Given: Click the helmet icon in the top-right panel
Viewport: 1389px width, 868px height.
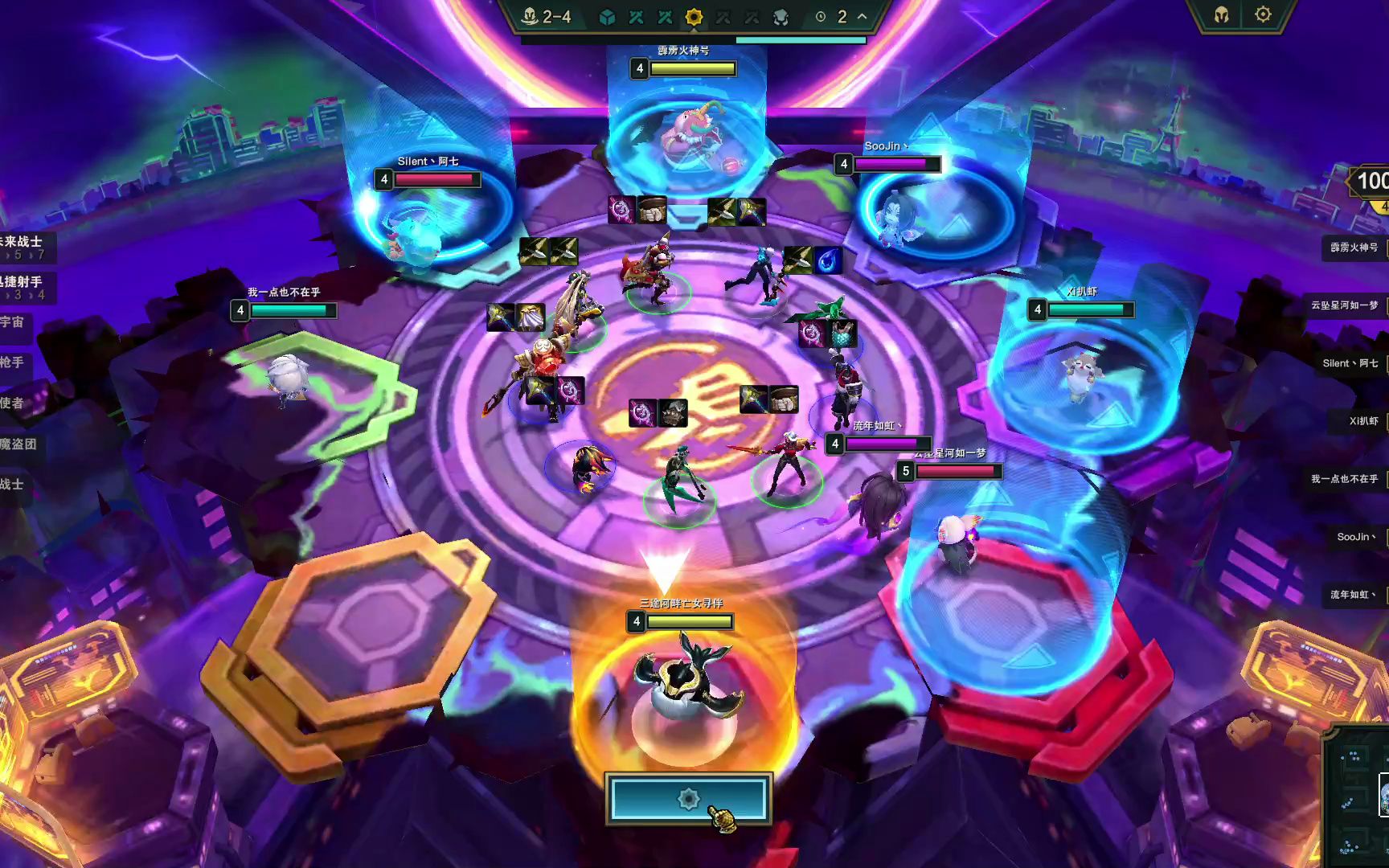Looking at the screenshot, I should [x=1221, y=15].
